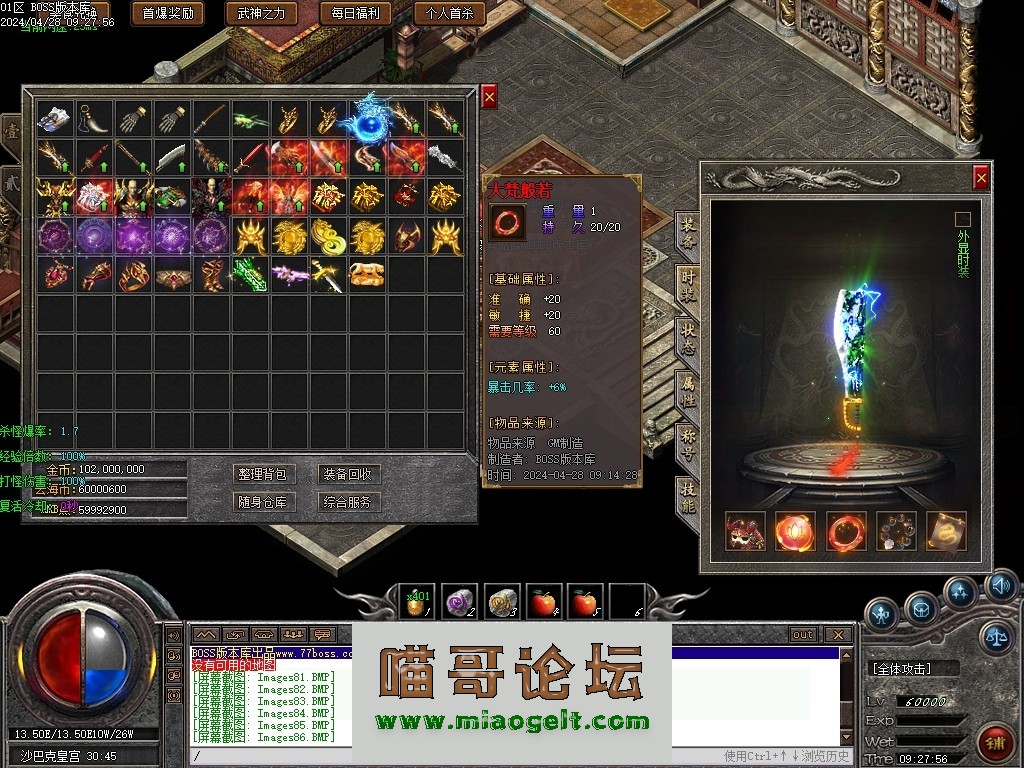Screen dimensions: 1024x768
Task: Open the 随身仓库 portable warehouse
Action: click(261, 502)
